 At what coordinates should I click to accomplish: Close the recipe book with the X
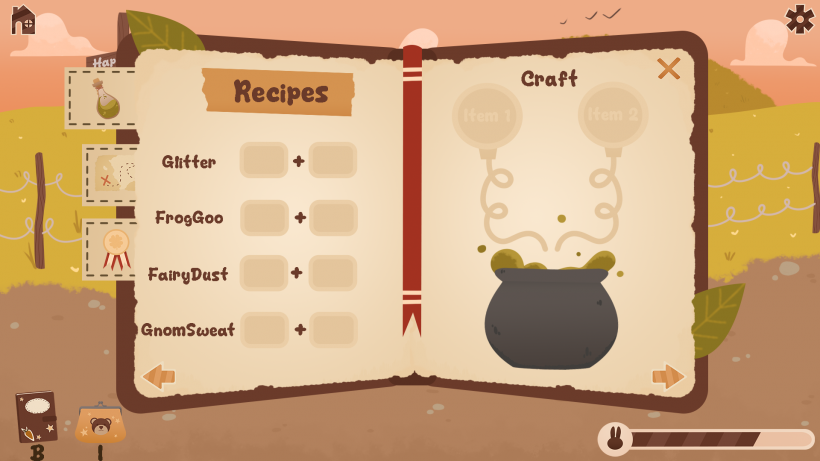668,68
